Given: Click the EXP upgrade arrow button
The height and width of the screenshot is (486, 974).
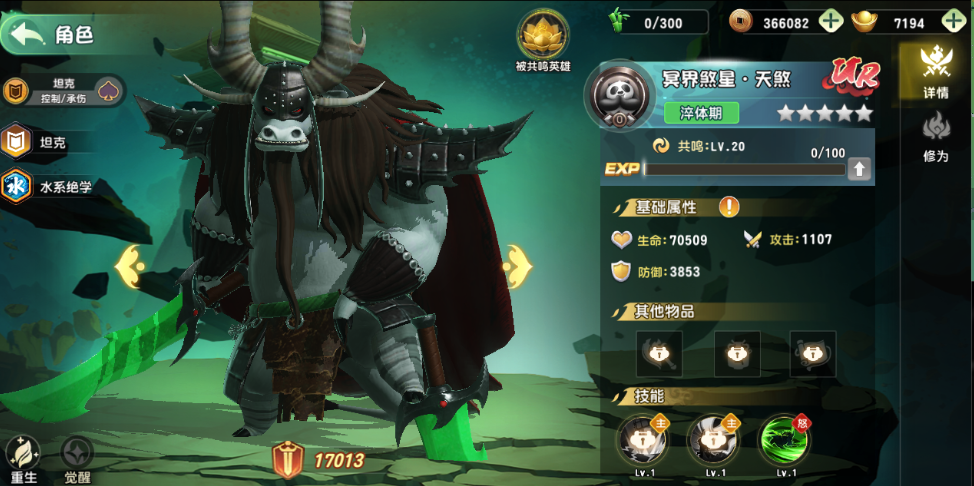Looking at the screenshot, I should (859, 169).
